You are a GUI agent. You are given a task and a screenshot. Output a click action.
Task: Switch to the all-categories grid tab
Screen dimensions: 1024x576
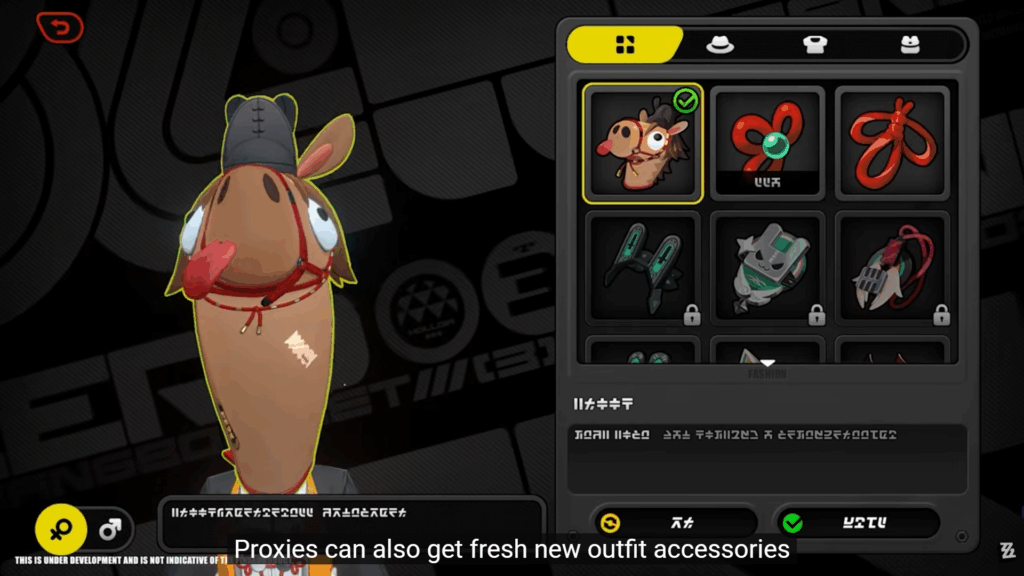(625, 44)
